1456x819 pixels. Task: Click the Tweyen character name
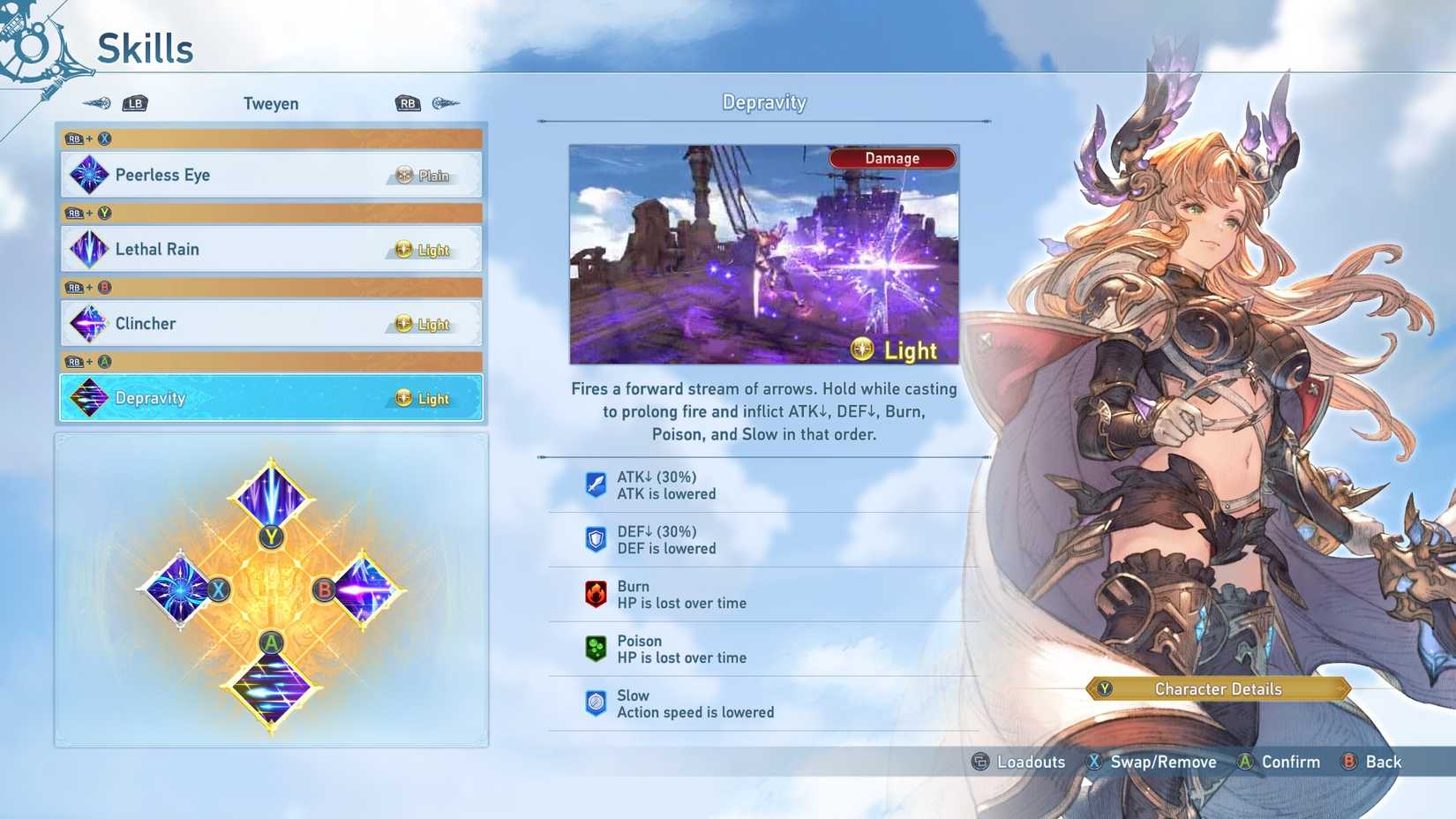point(271,103)
